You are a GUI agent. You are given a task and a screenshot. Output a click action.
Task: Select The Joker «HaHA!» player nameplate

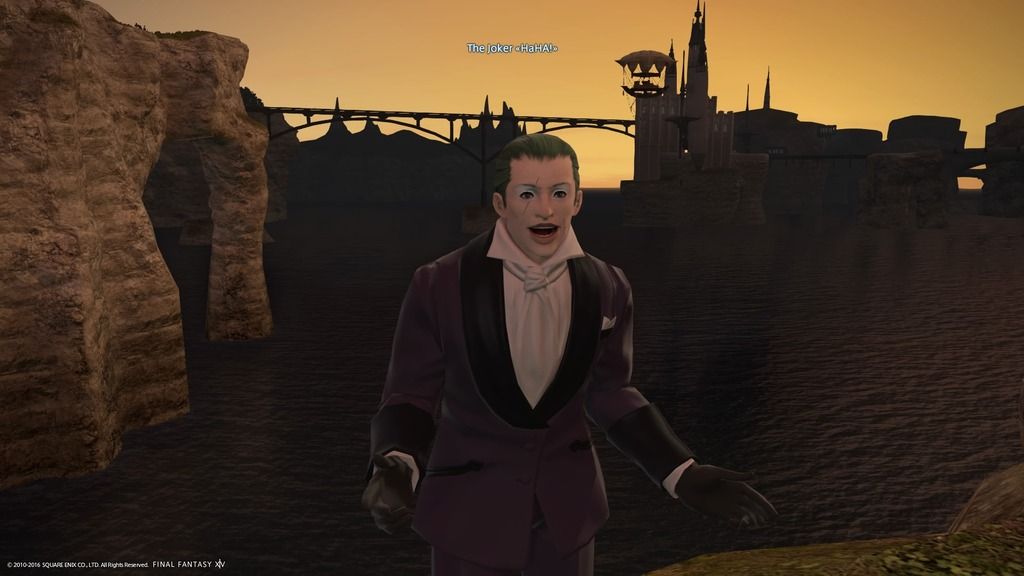[511, 48]
